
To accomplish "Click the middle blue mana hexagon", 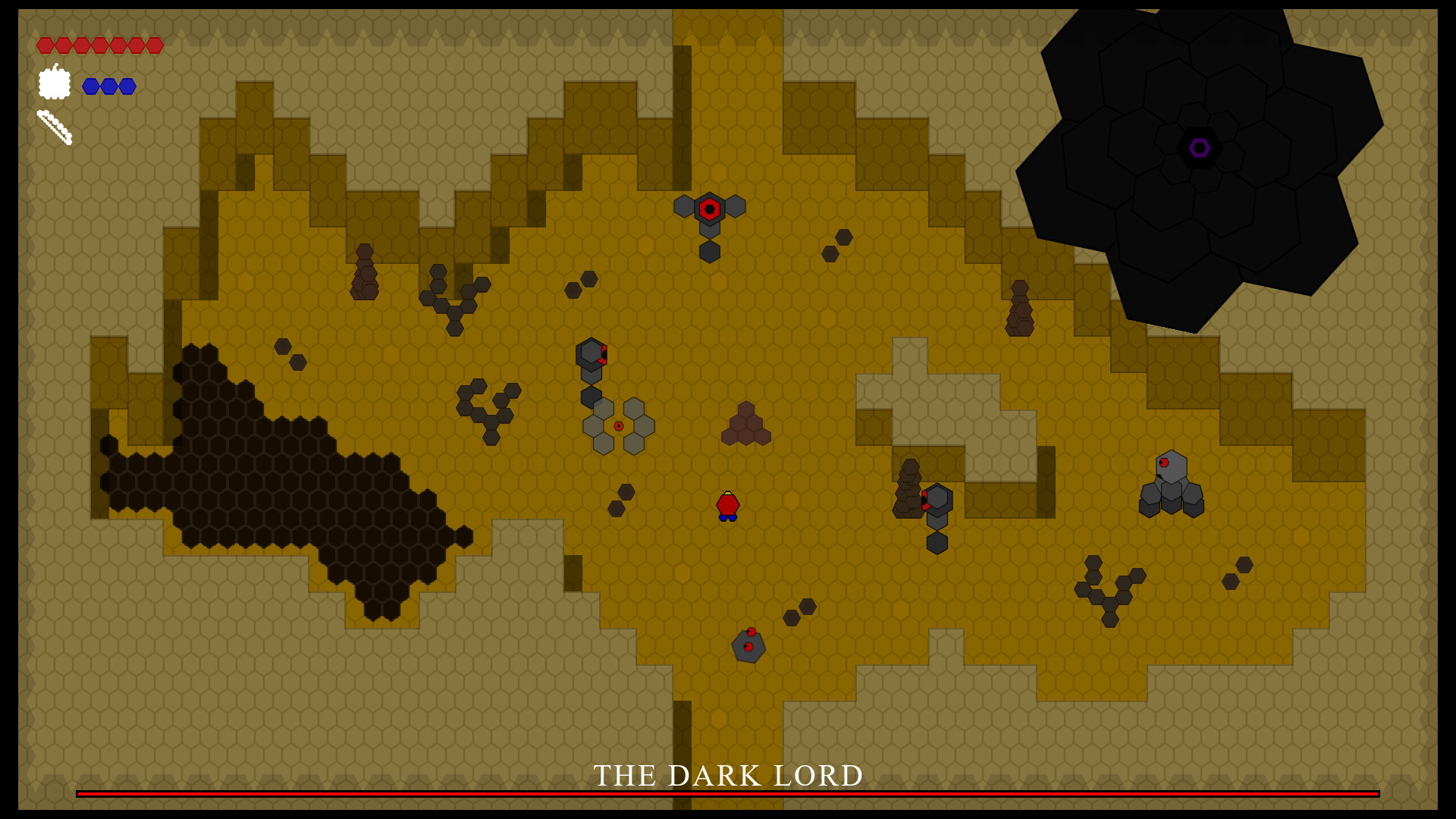I will (x=108, y=86).
